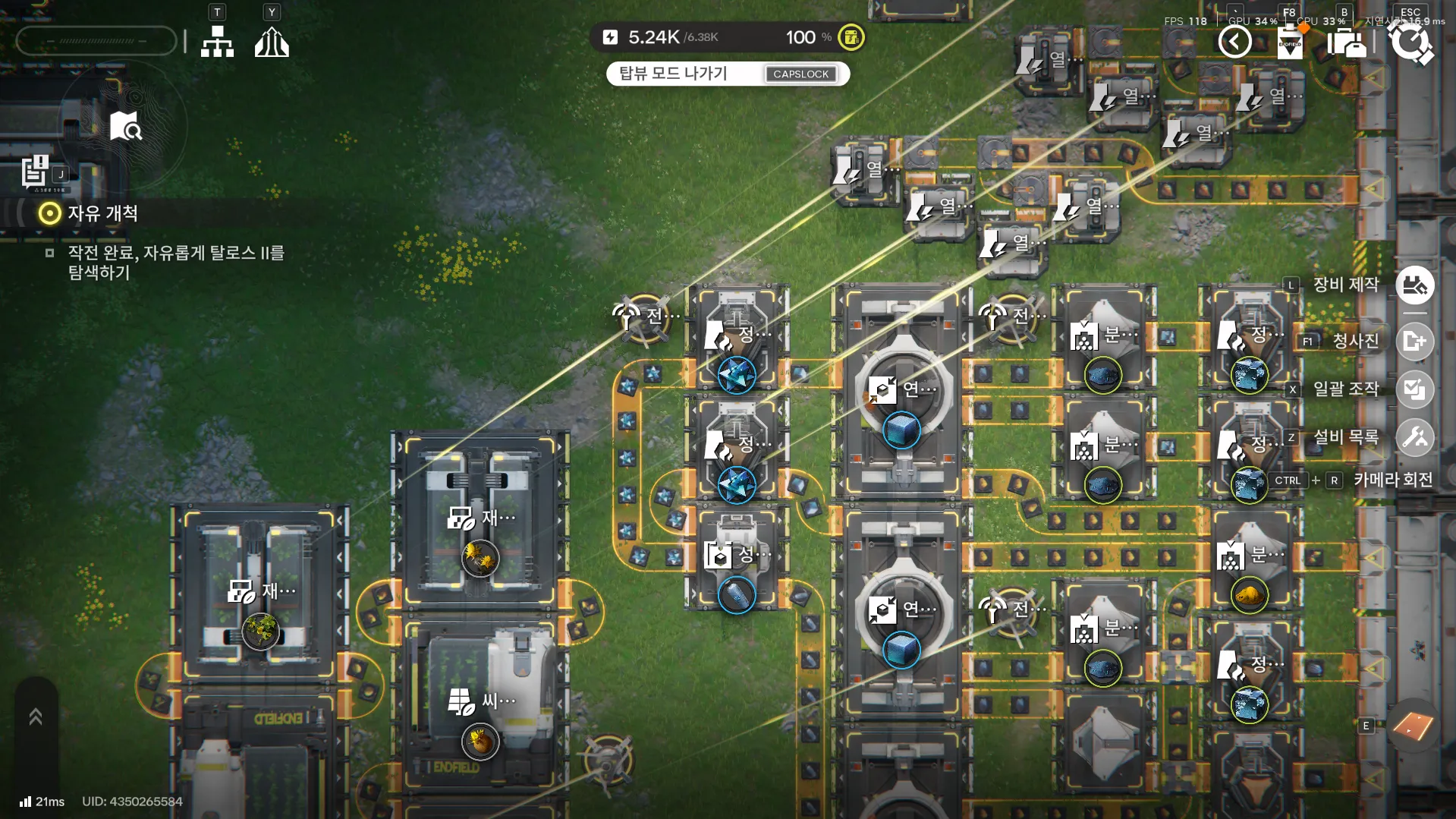
Task: Open the Endfield clipboard tasks icon
Action: pos(1290,42)
